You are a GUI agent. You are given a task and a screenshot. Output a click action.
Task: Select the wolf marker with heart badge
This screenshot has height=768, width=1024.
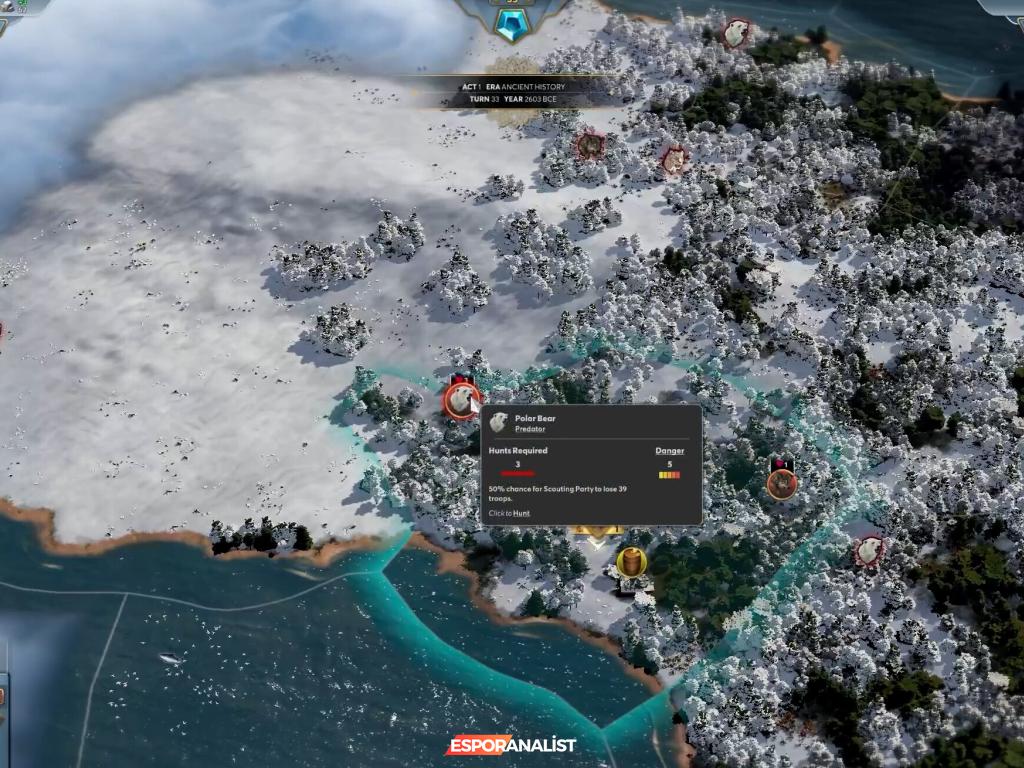point(782,483)
